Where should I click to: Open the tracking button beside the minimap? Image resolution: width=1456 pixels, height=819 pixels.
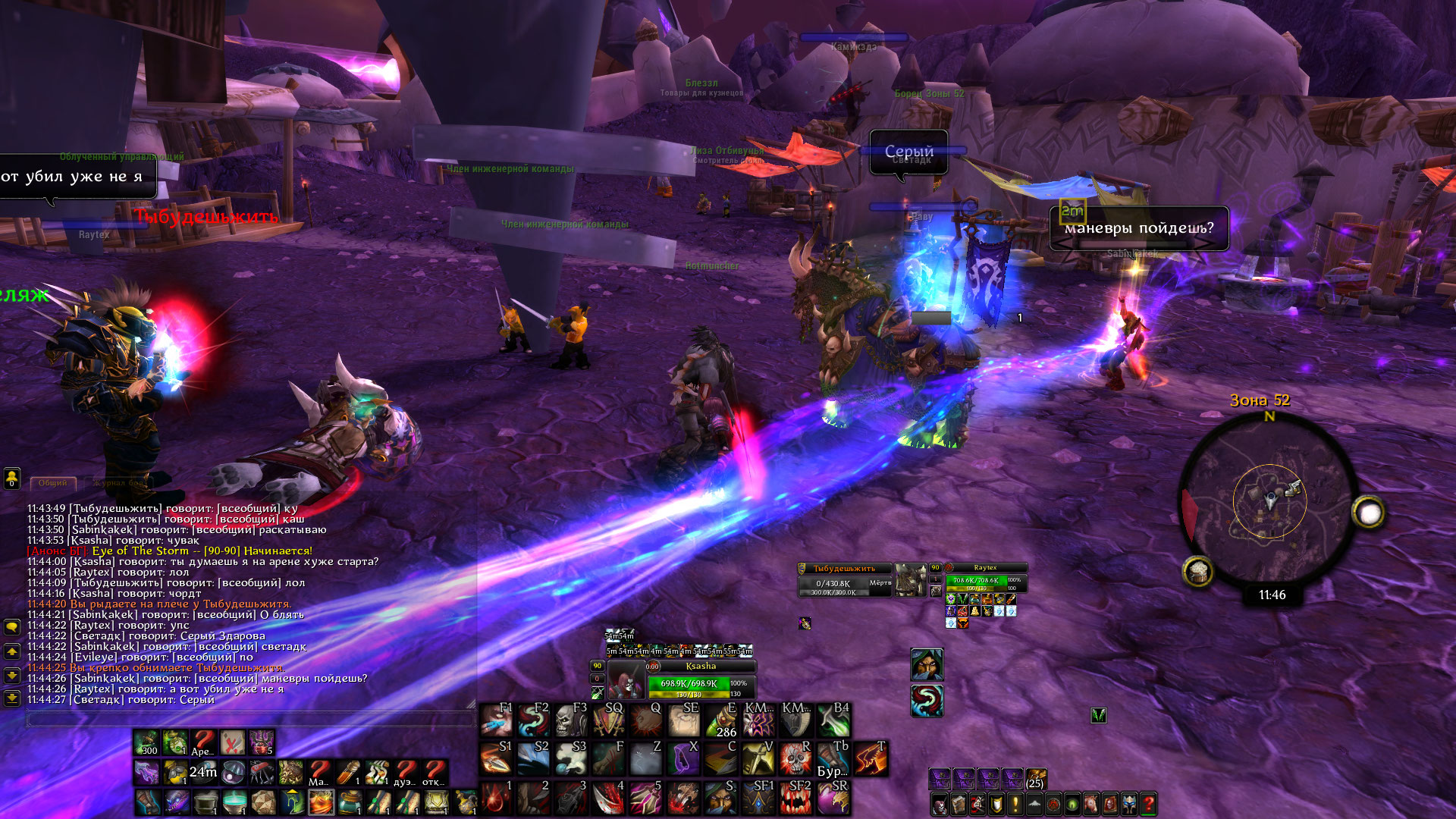1198,572
